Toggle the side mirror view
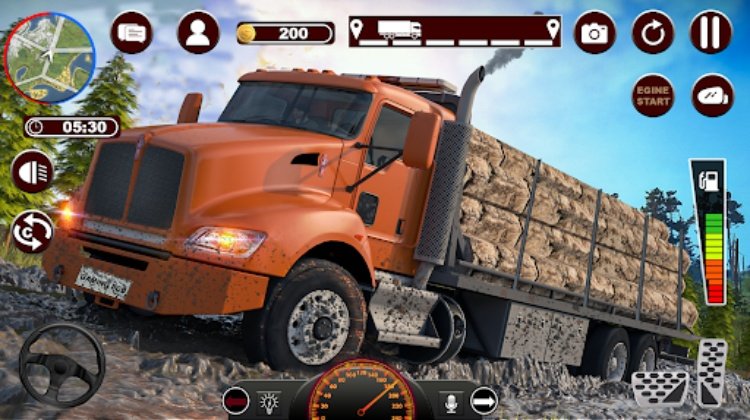750x420 pixels. [712, 96]
